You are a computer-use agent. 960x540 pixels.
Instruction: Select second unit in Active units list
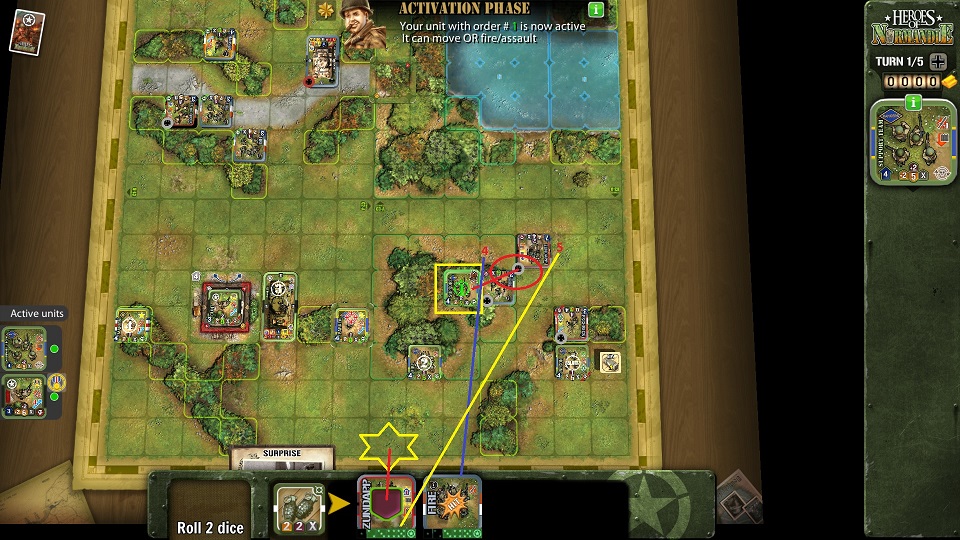coord(22,397)
